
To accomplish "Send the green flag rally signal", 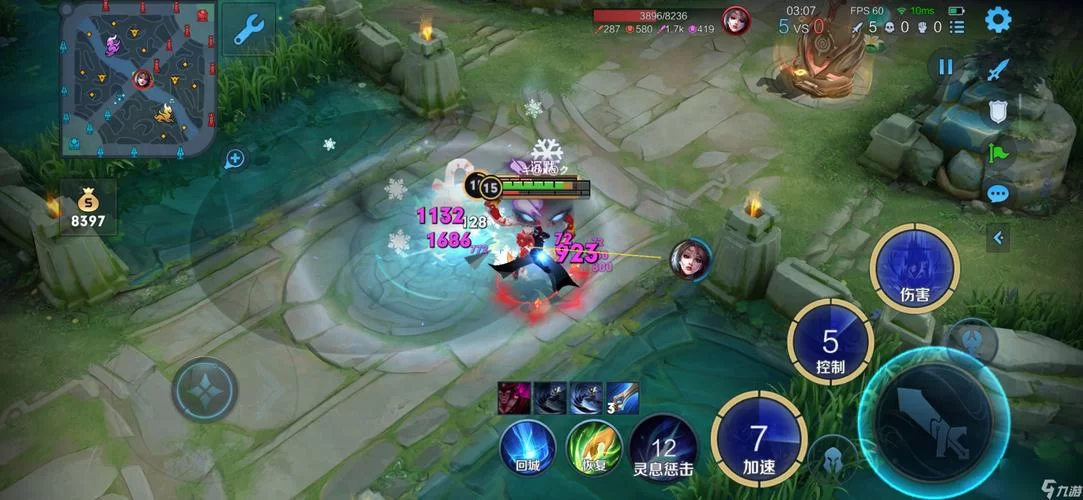I will point(997,153).
